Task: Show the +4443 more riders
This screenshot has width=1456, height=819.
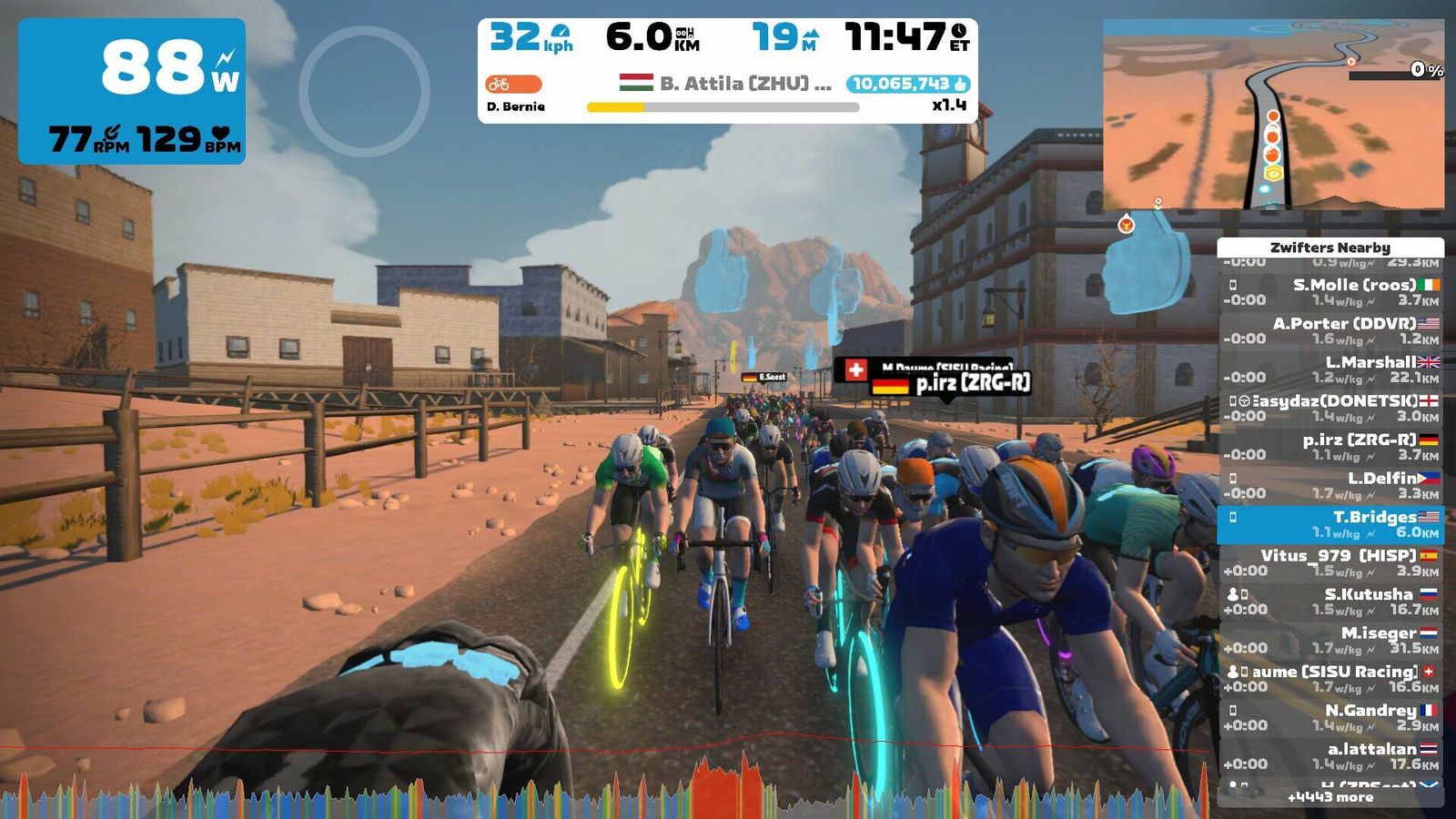Action: [x=1330, y=797]
